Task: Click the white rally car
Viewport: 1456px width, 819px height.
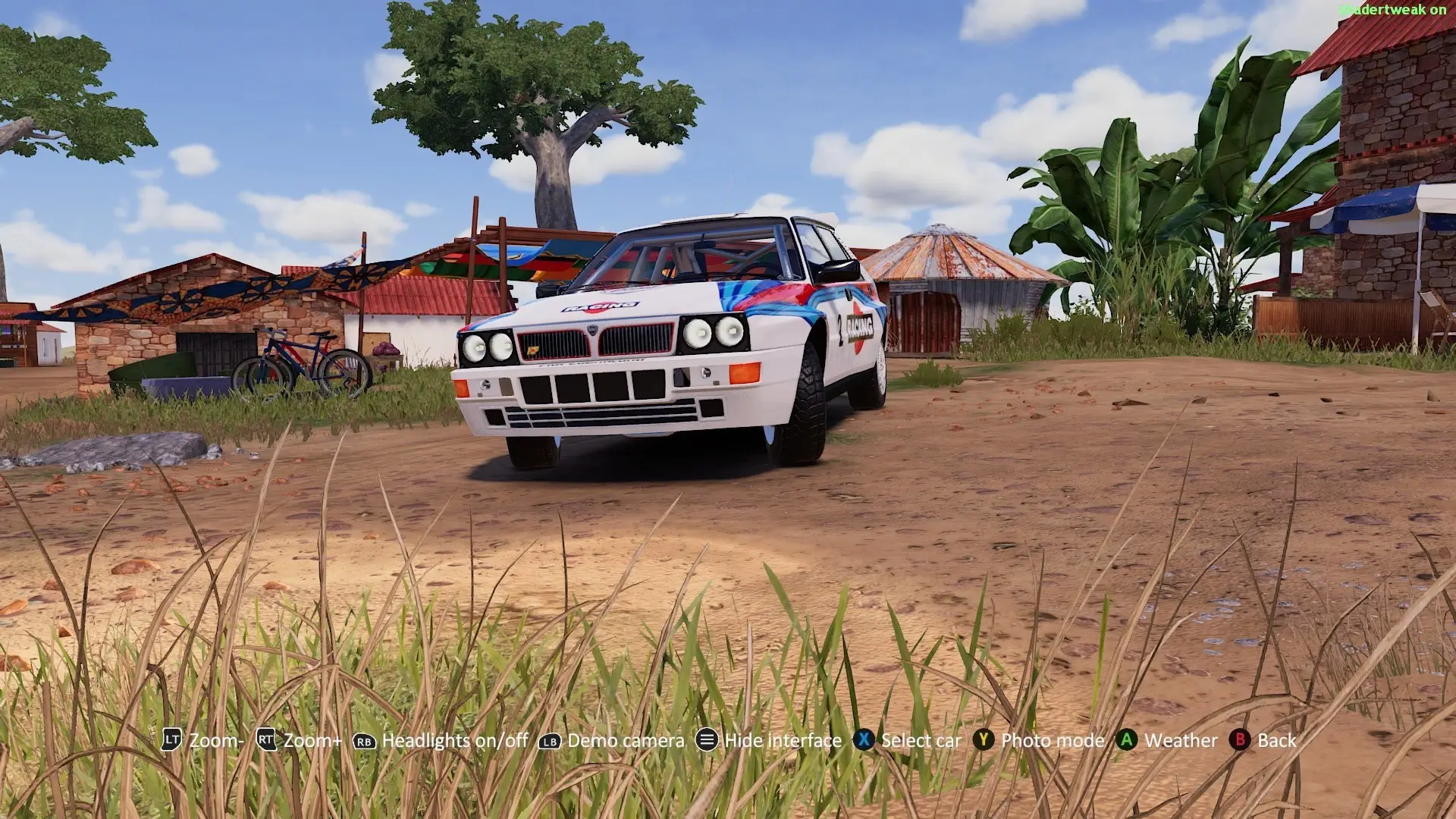Action: click(x=667, y=341)
